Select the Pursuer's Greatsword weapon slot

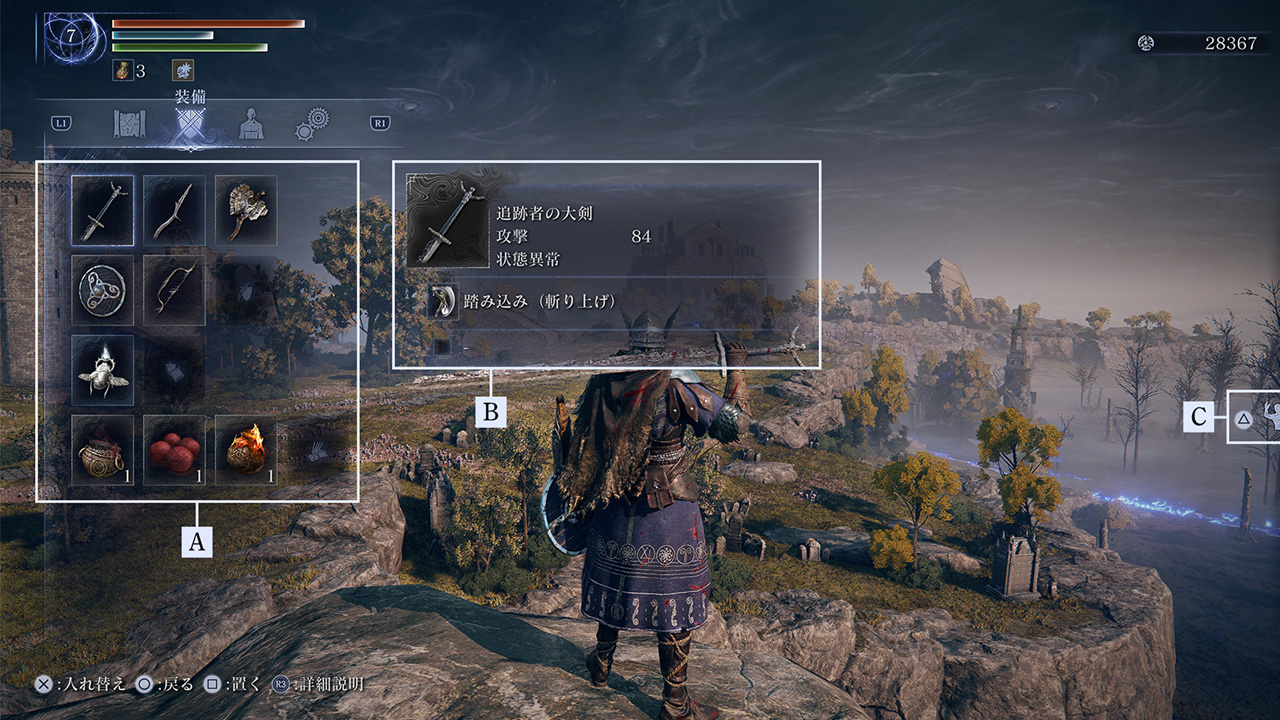pos(102,211)
